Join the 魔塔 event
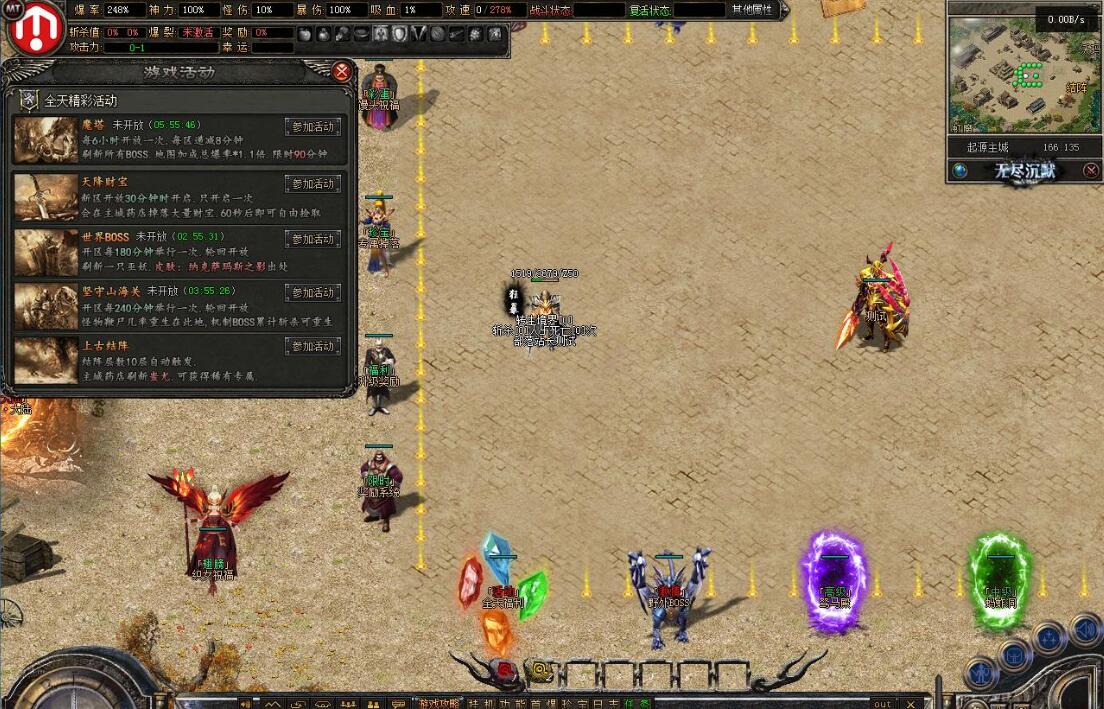Image resolution: width=1104 pixels, height=709 pixels. [313, 127]
